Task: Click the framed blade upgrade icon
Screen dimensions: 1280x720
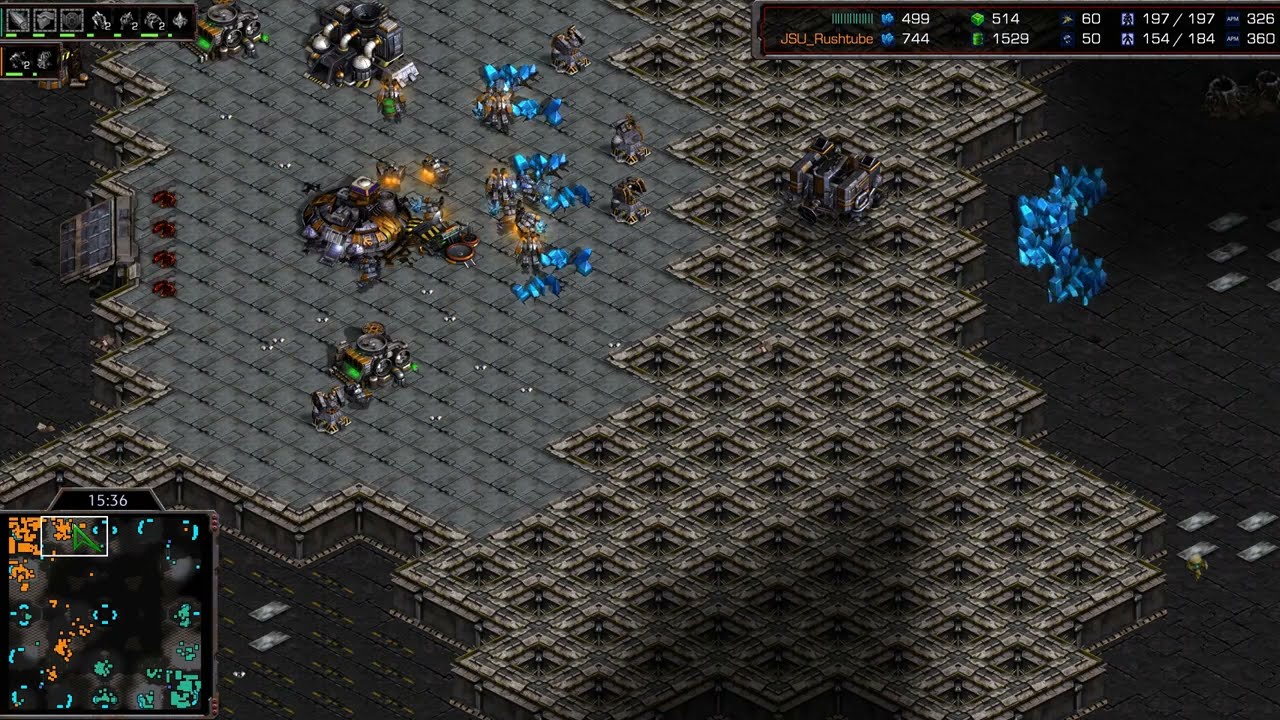Action: [x=19, y=20]
